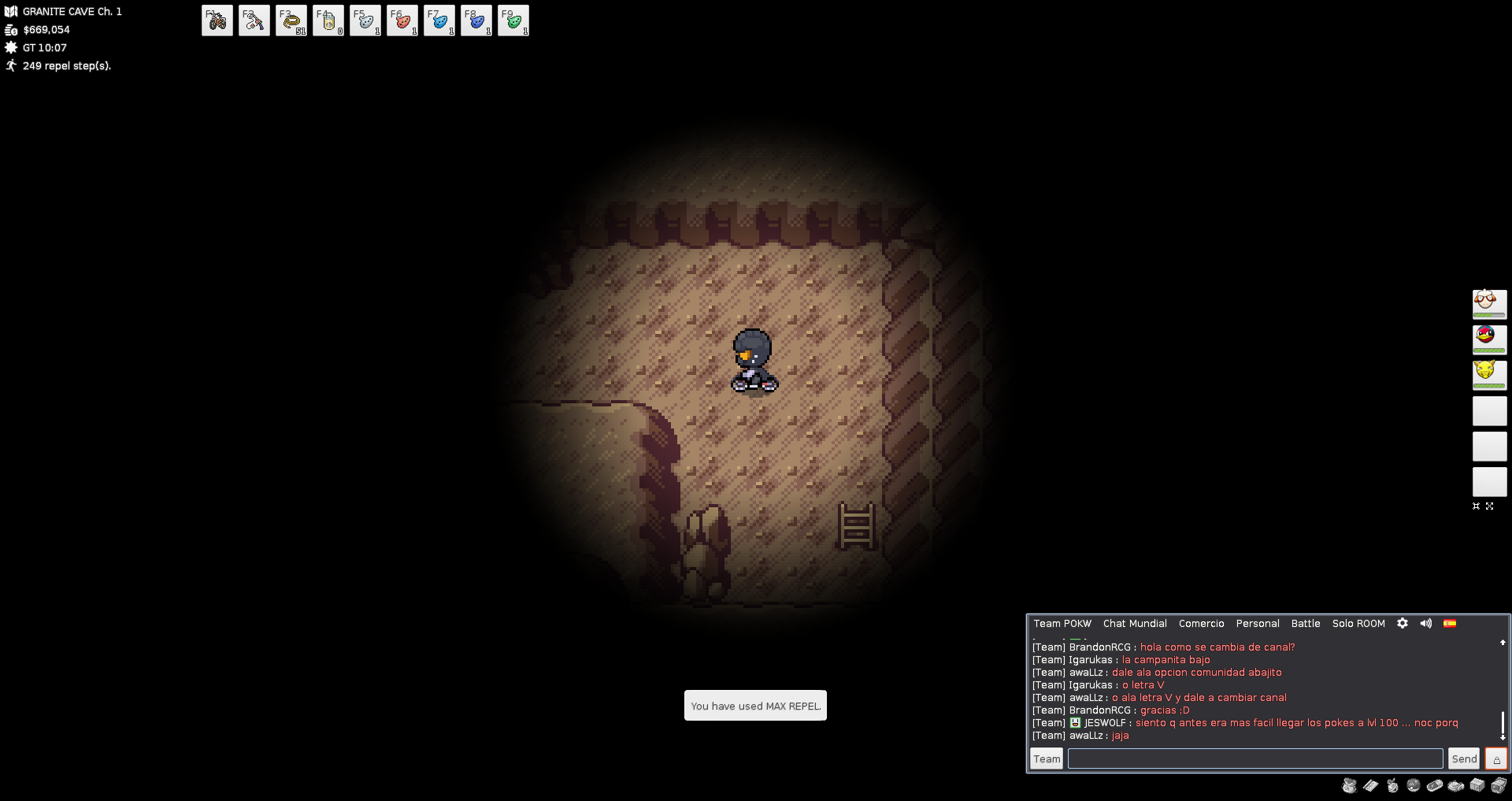The height and width of the screenshot is (801, 1512).
Task: Choose the red bird party Pokémon
Action: (x=1489, y=339)
